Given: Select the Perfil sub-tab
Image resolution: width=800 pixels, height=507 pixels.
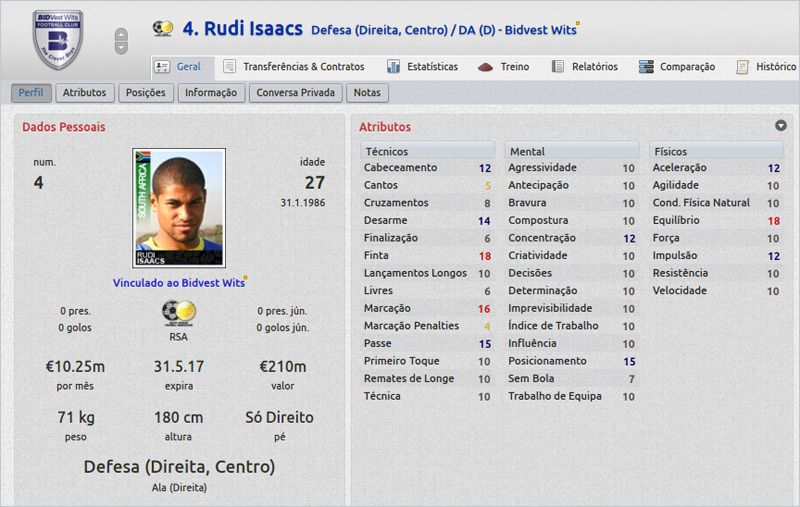Looking at the screenshot, I should (30, 93).
